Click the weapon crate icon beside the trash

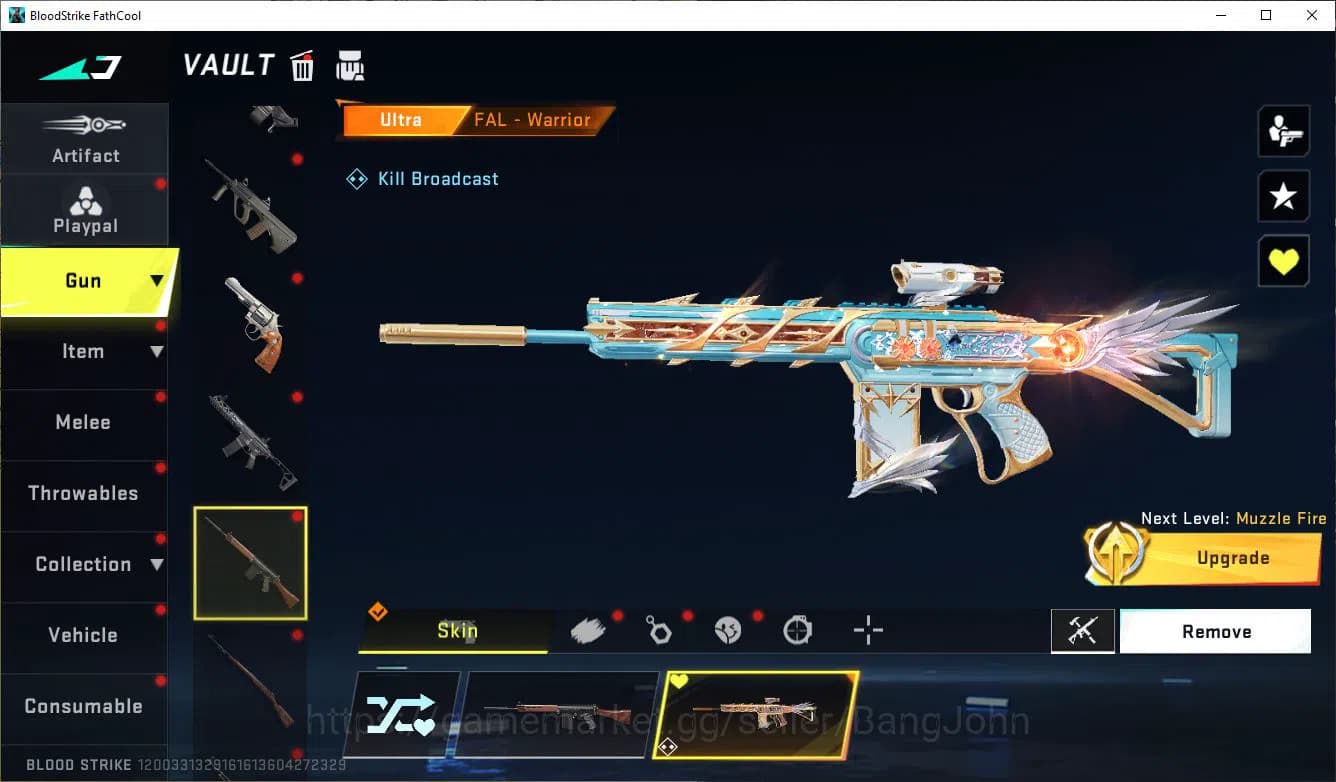[350, 66]
